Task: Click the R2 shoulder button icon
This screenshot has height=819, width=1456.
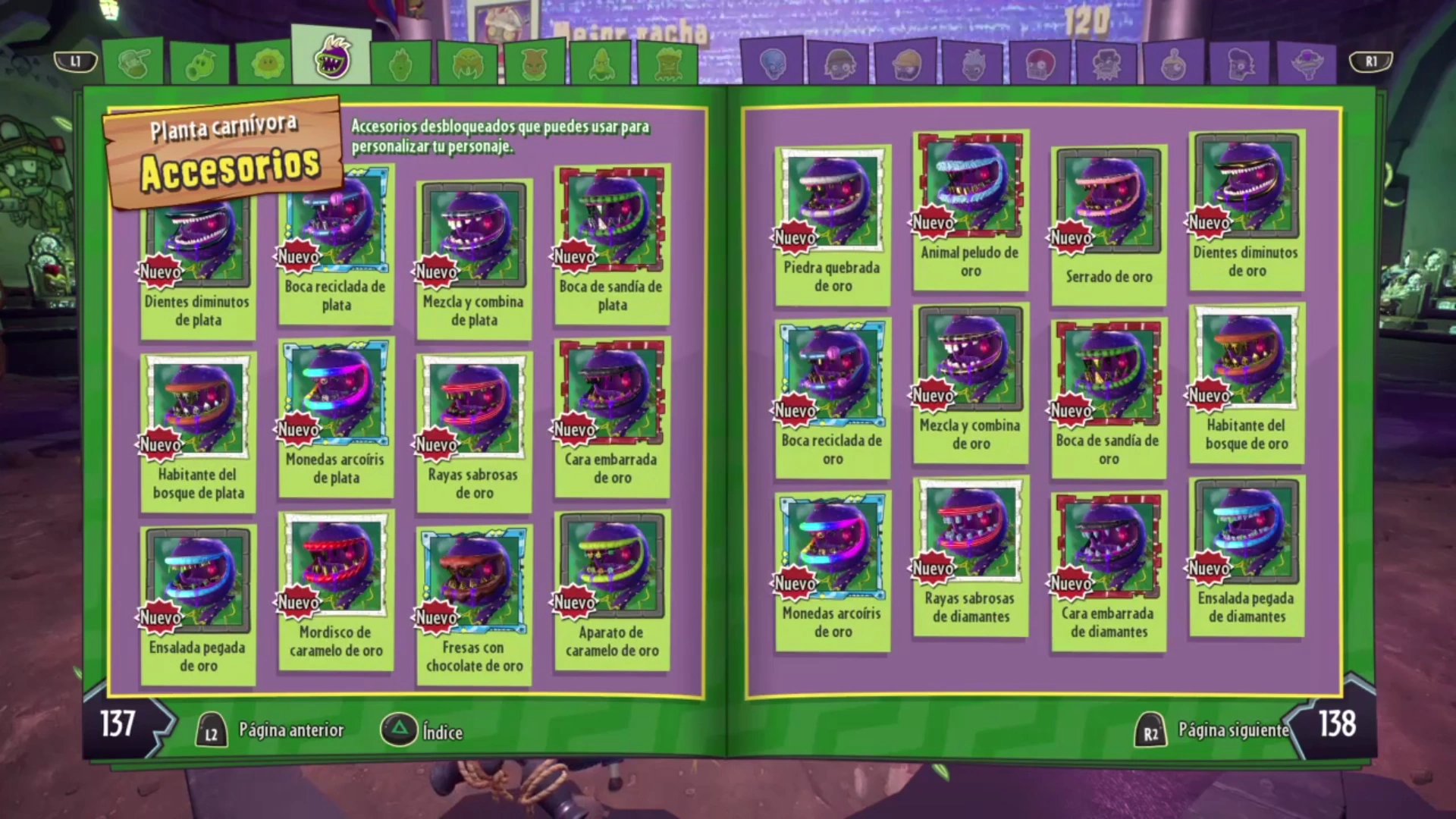Action: tap(1153, 730)
